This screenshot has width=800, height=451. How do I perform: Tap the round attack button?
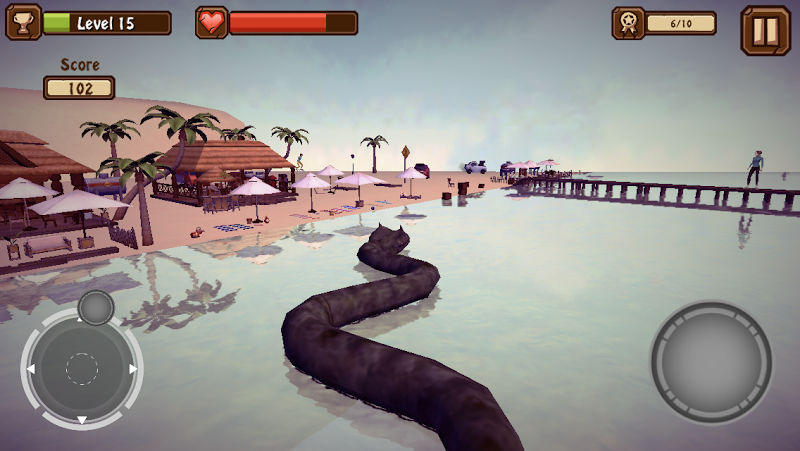pos(711,361)
